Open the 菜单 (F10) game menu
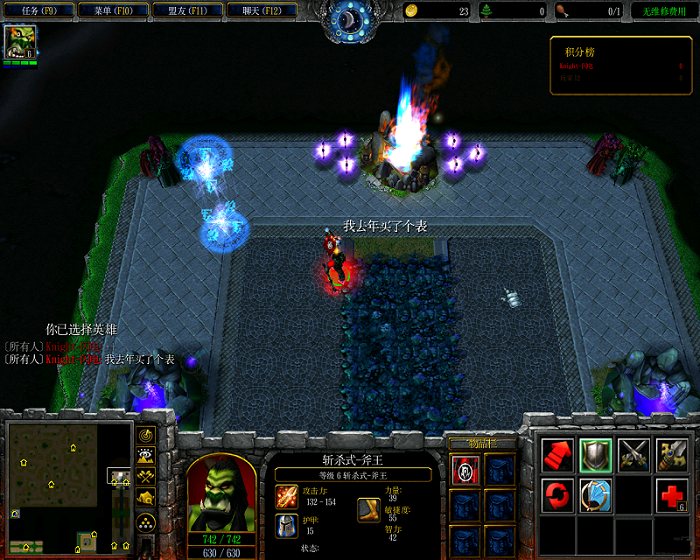Viewport: 700px width, 560px height. [110, 11]
